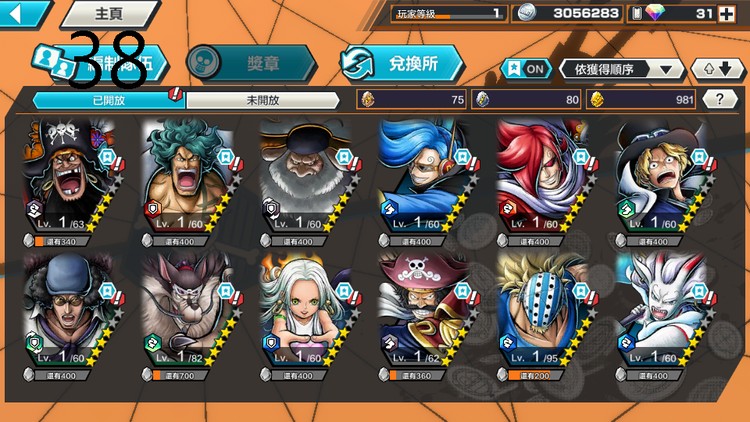The image size is (750, 422).
Task: Open the 依獲得順序 sort dropdown
Action: tap(623, 68)
